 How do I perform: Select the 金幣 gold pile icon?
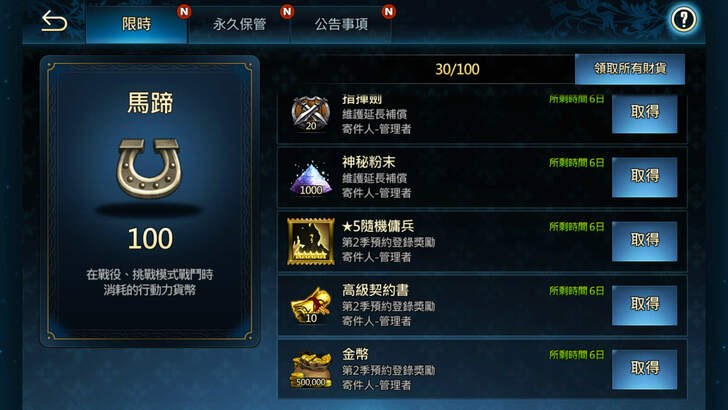click(x=312, y=368)
